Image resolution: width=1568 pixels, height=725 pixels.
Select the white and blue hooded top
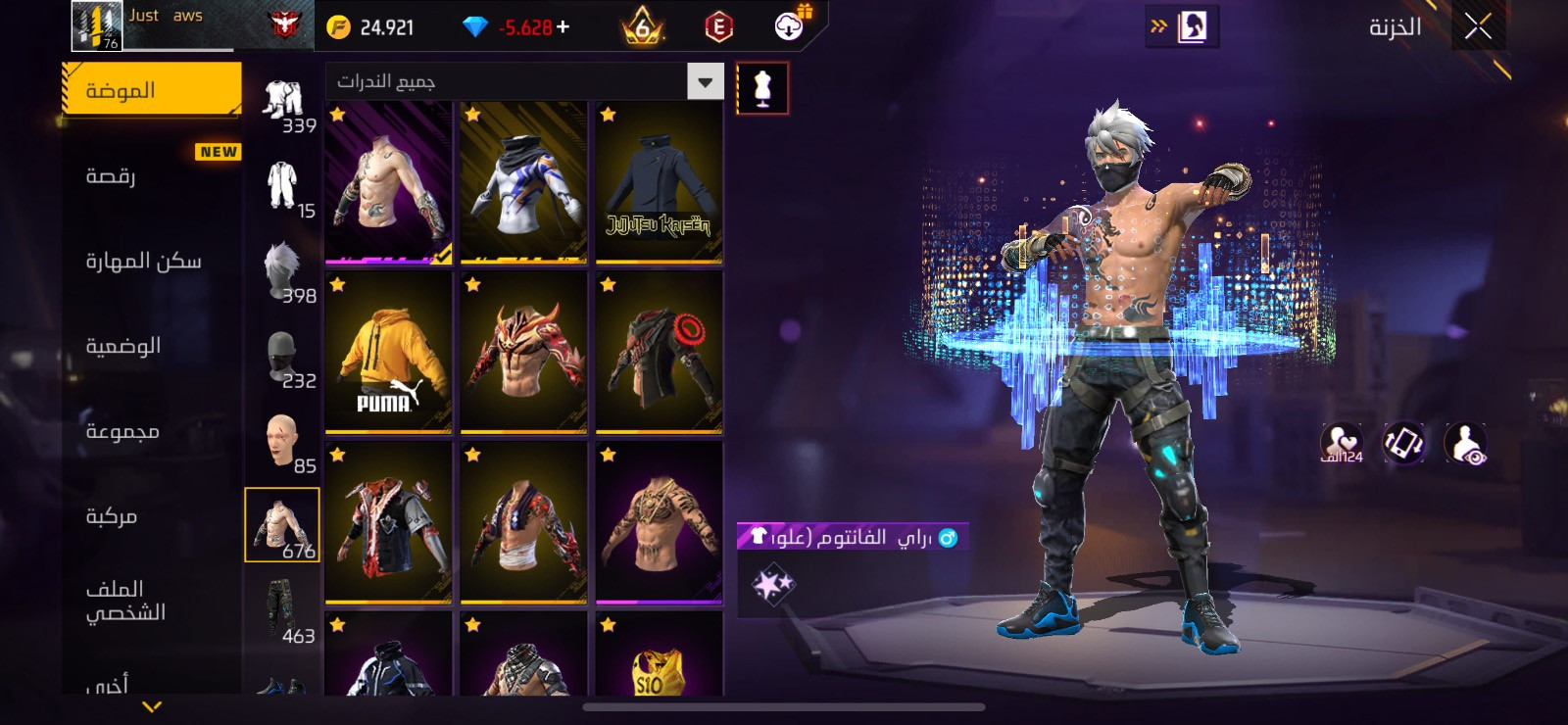point(523,183)
